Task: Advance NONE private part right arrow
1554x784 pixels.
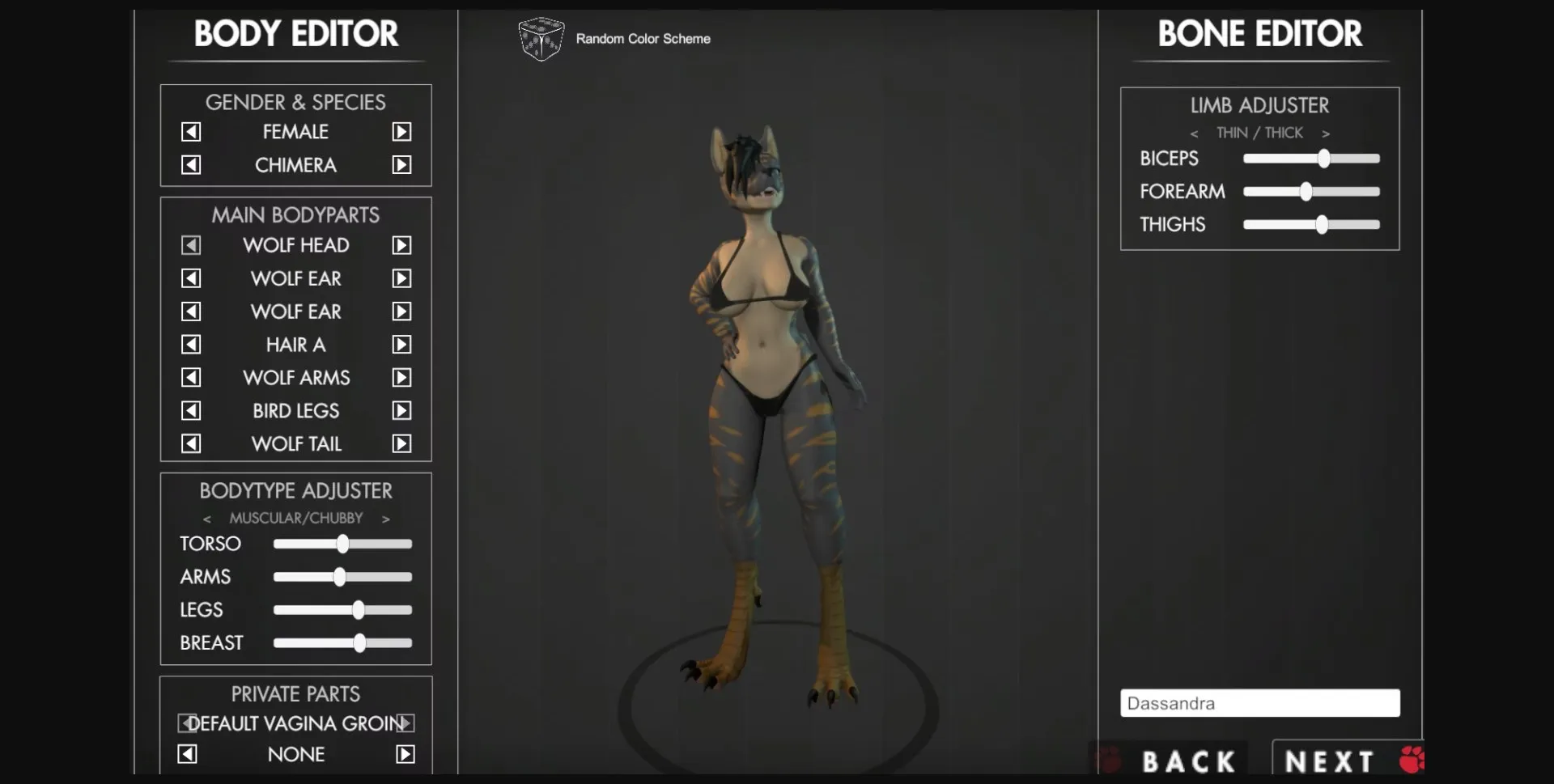Action: pyautogui.click(x=404, y=753)
